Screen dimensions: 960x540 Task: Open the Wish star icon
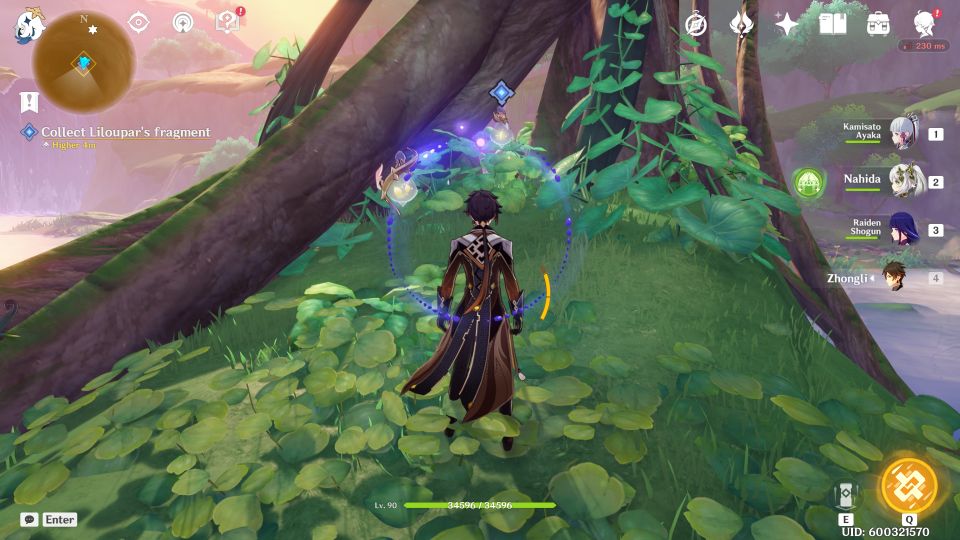[x=787, y=24]
